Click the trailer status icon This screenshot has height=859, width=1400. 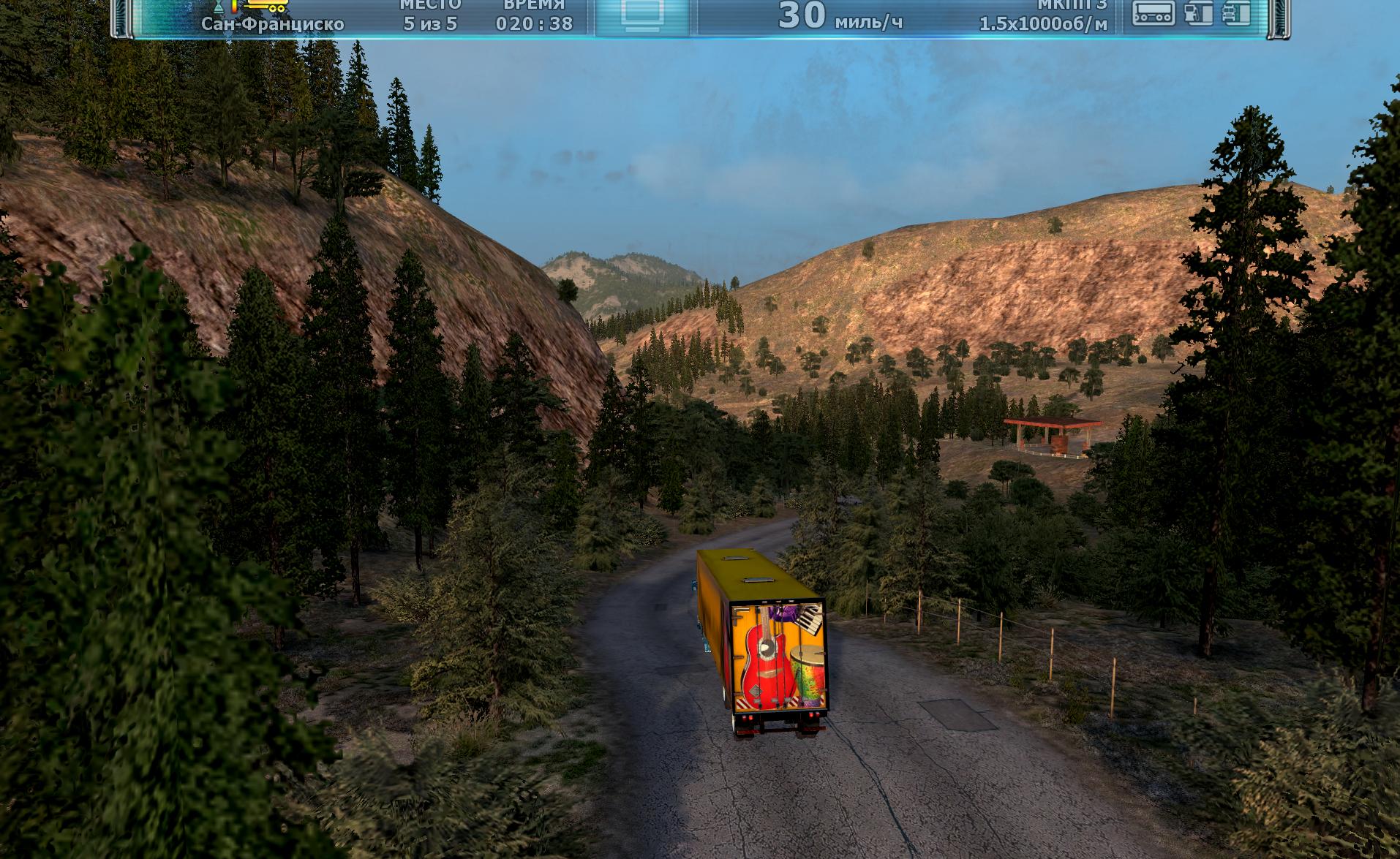pos(1154,13)
